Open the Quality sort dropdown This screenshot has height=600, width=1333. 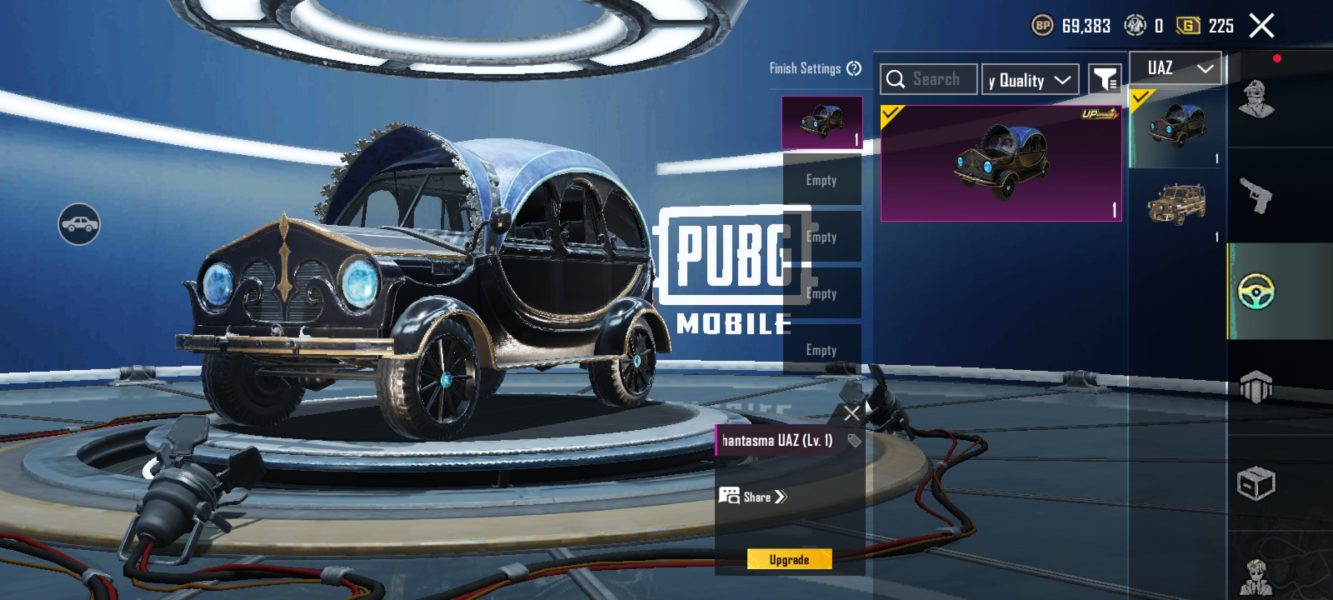(x=1030, y=80)
